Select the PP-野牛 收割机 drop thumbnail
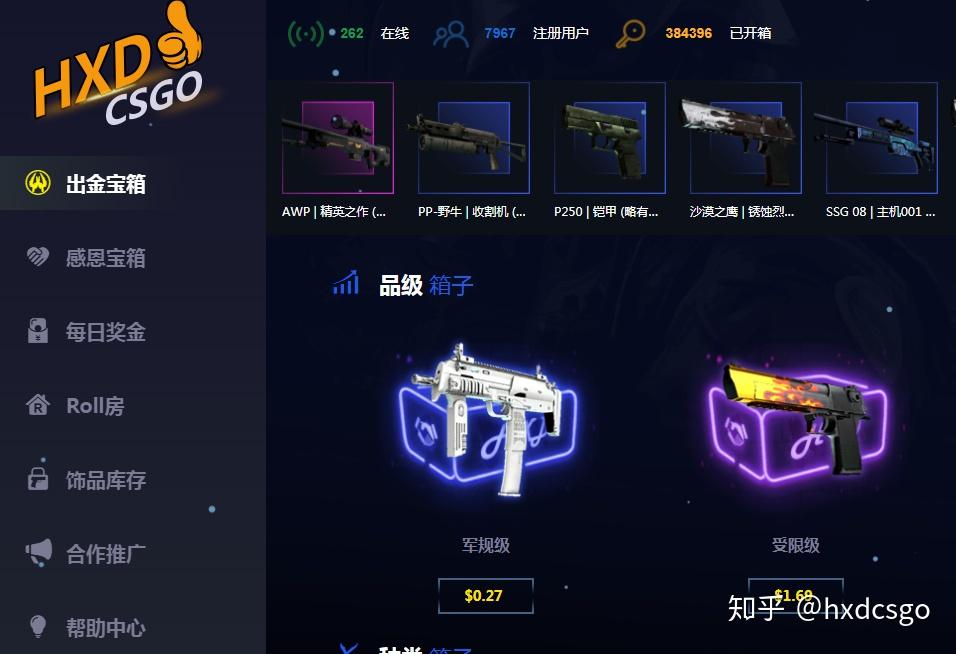 473,138
